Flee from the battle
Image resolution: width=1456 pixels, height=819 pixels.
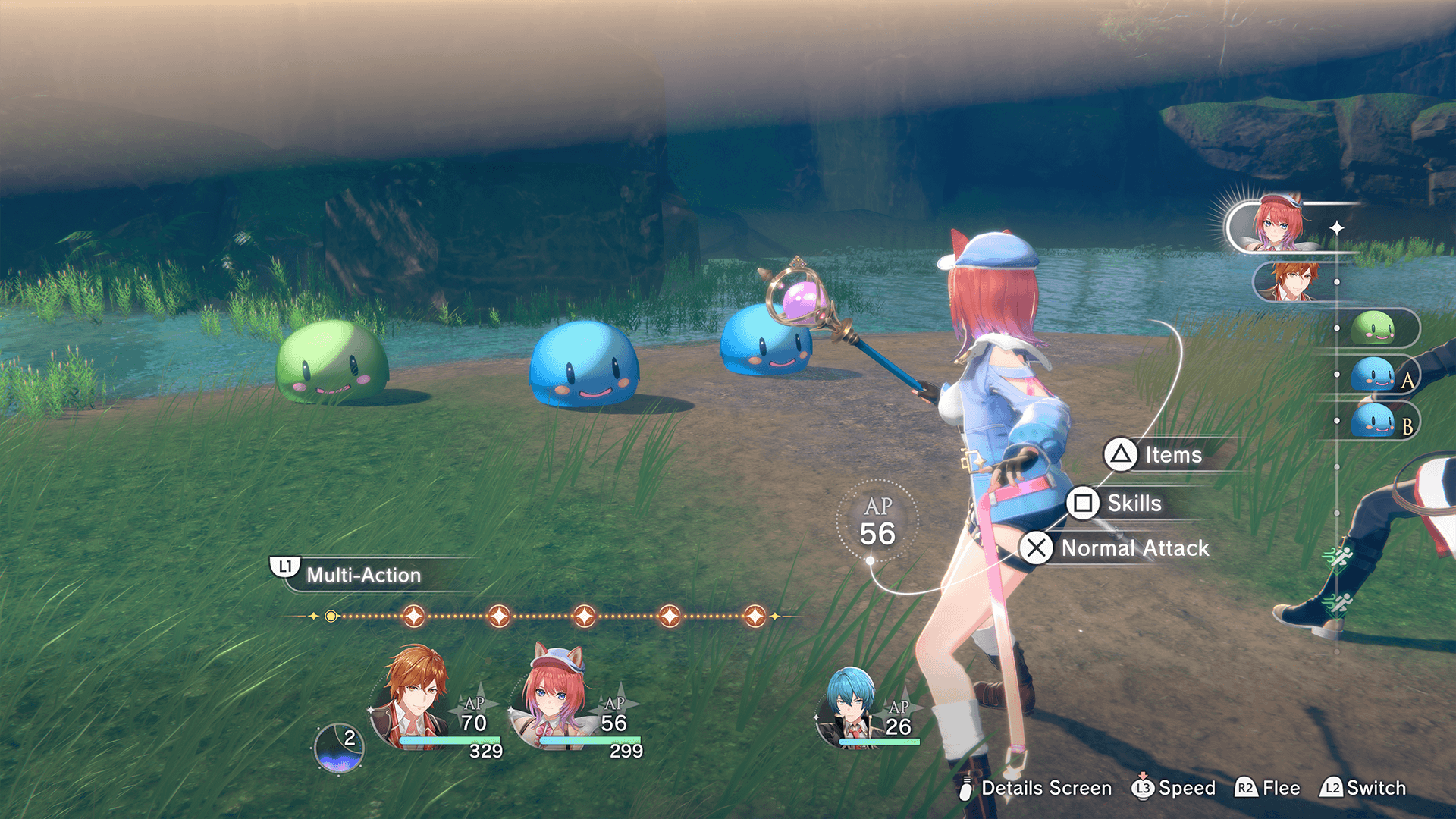click(x=1268, y=788)
